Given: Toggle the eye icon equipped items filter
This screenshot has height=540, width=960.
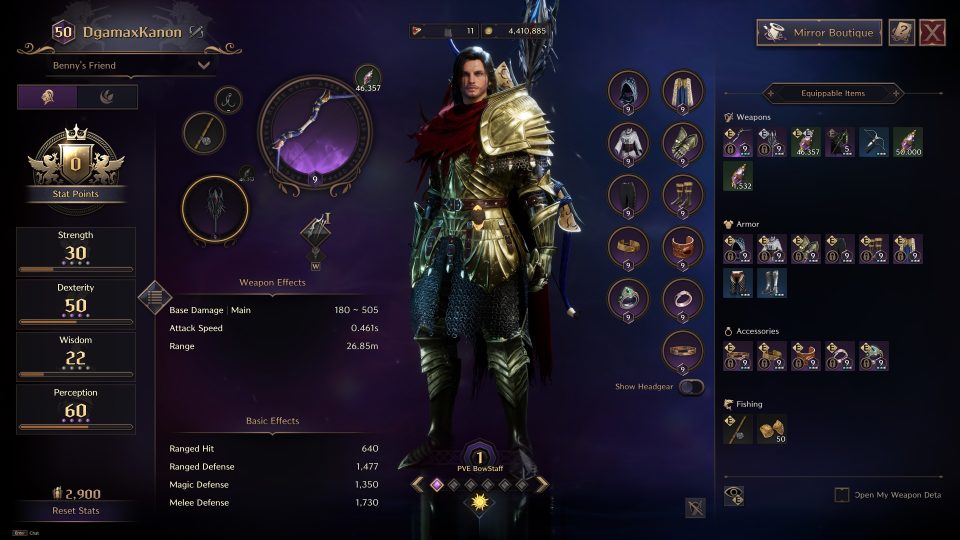Looking at the screenshot, I should [x=734, y=495].
